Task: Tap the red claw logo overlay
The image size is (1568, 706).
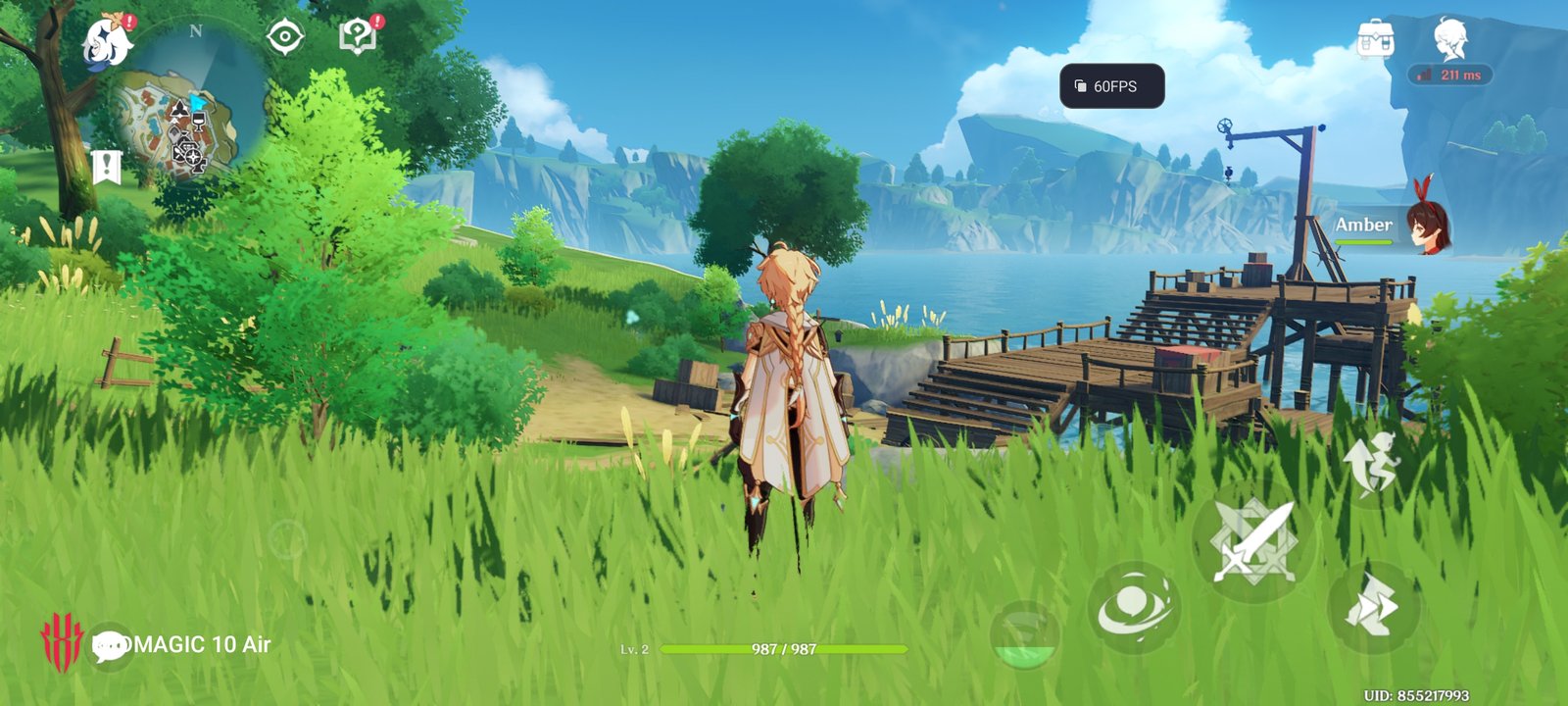Action: coord(62,642)
